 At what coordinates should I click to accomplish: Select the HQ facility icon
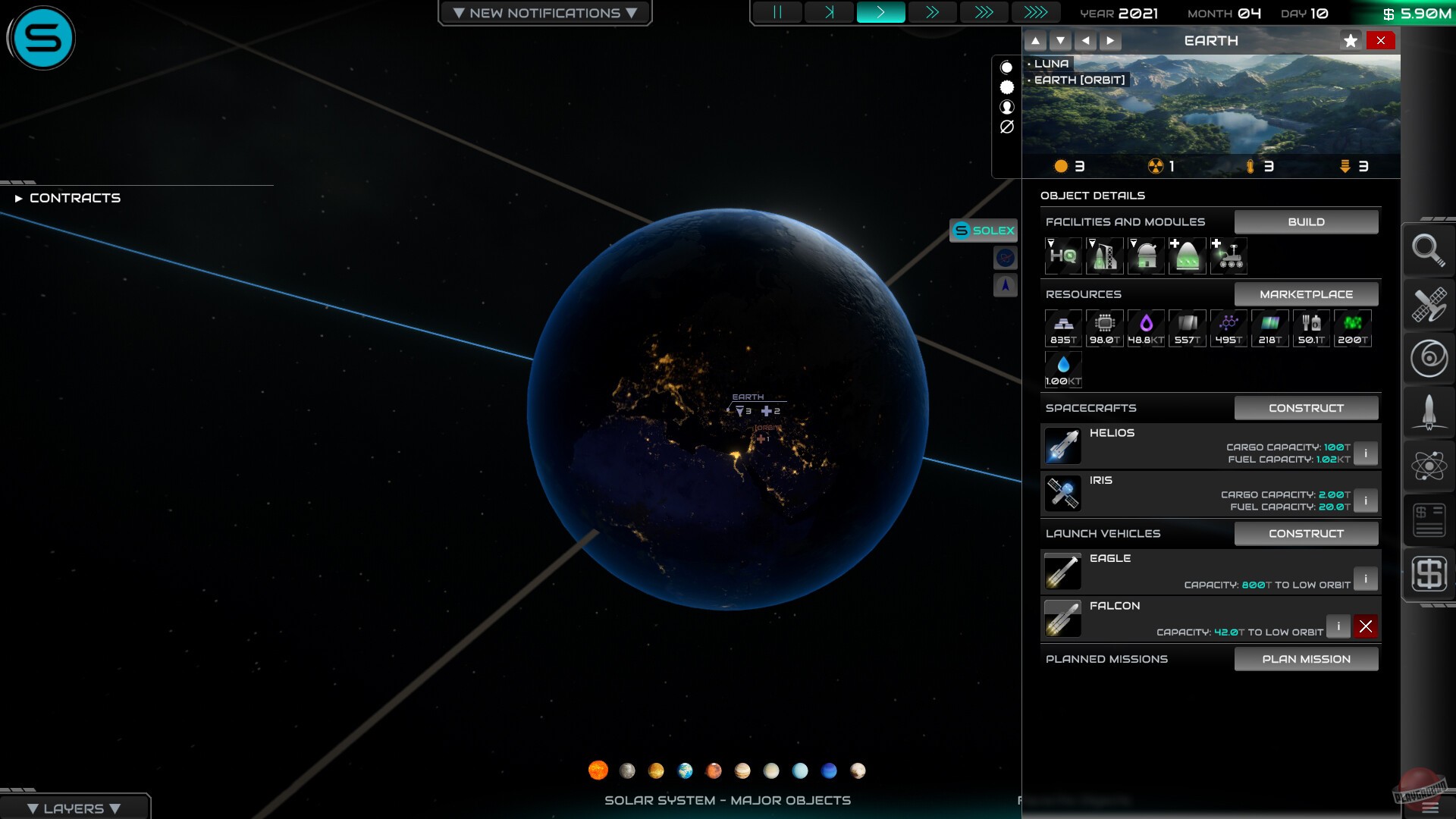point(1063,256)
